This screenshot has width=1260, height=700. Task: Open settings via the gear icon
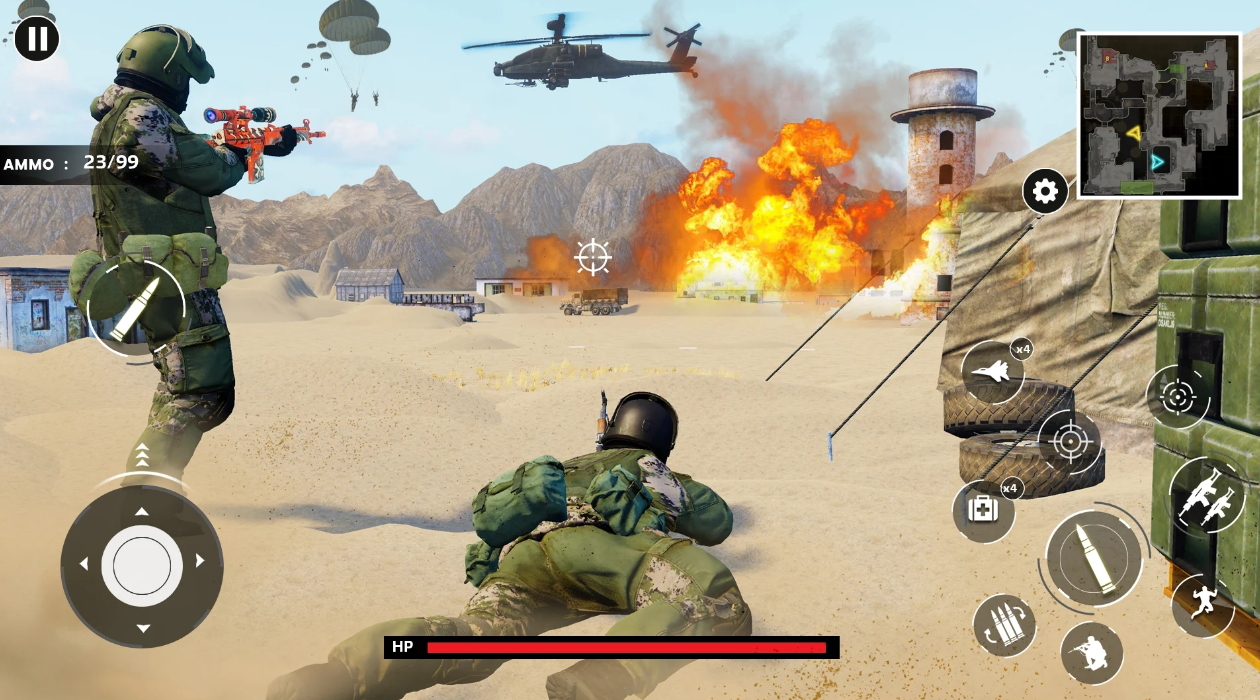[1045, 191]
